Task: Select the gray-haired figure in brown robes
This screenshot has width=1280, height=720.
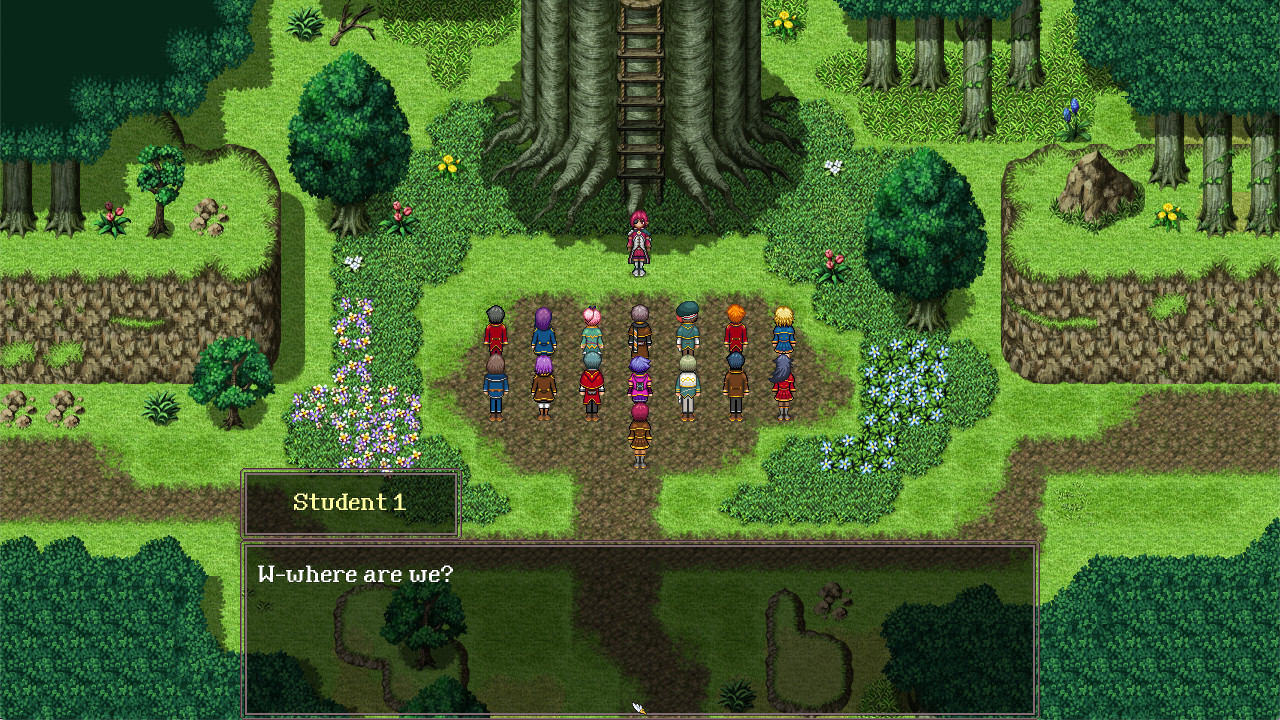Action: point(639,330)
